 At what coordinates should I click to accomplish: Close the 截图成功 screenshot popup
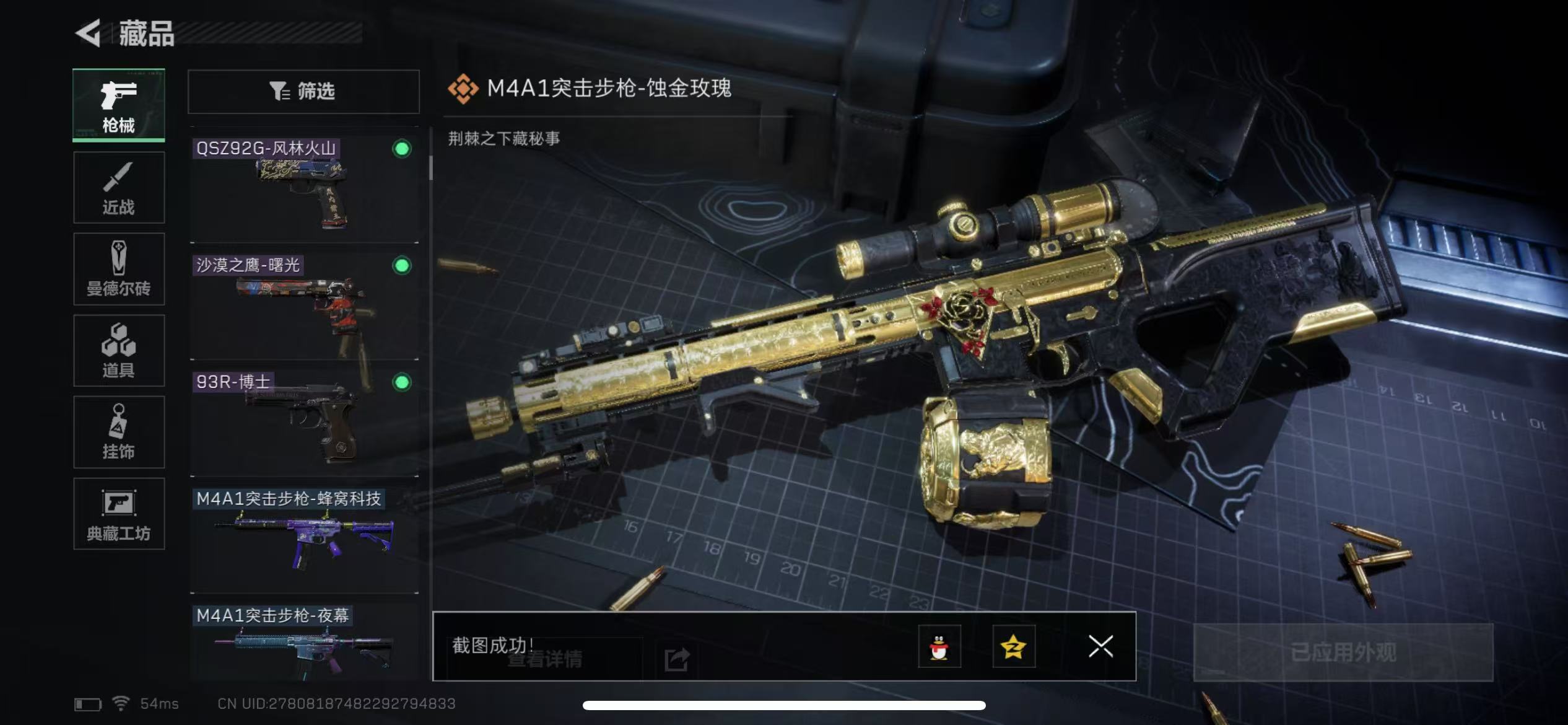coord(1100,646)
